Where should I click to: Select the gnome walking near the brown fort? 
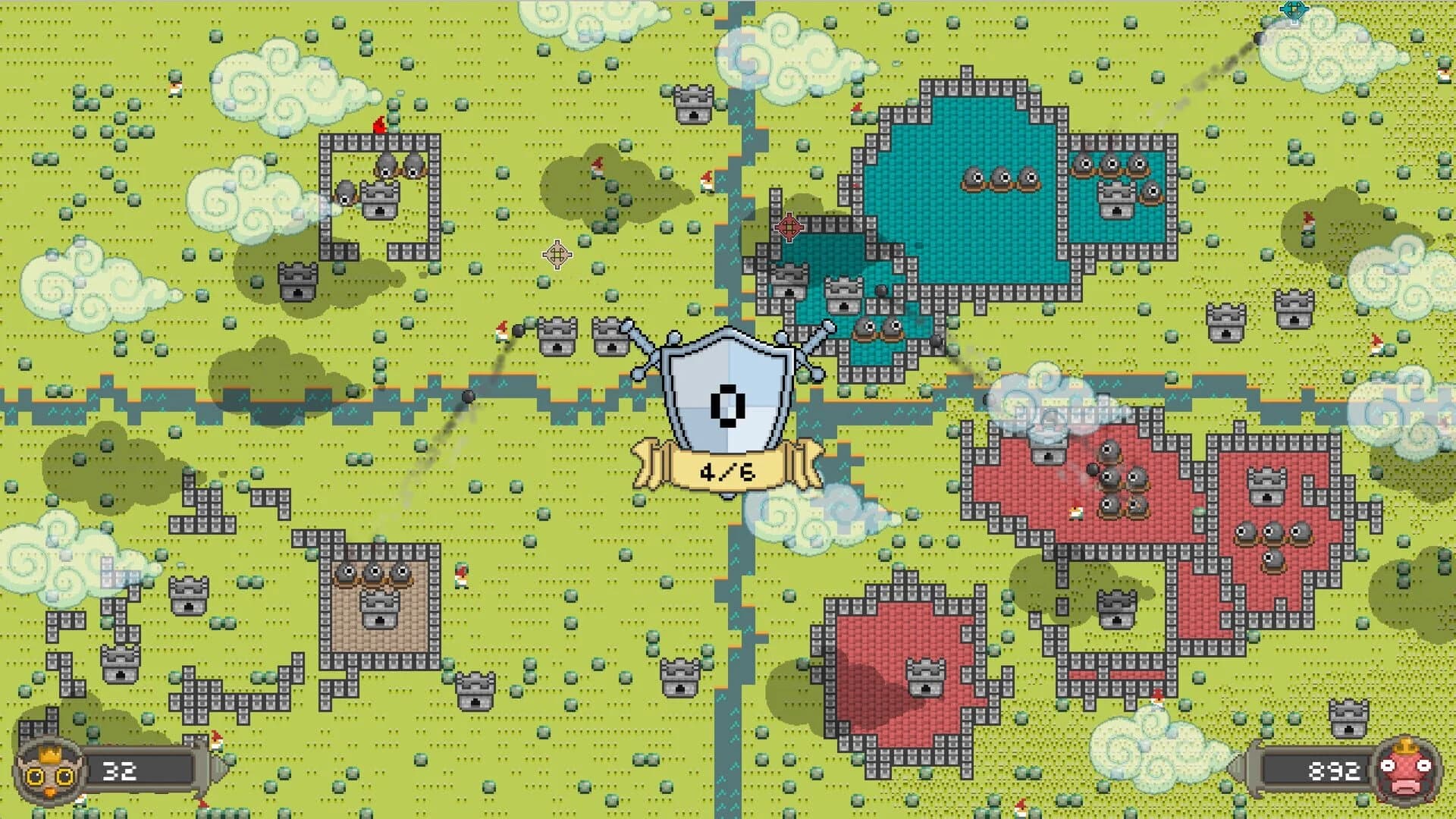[x=461, y=576]
